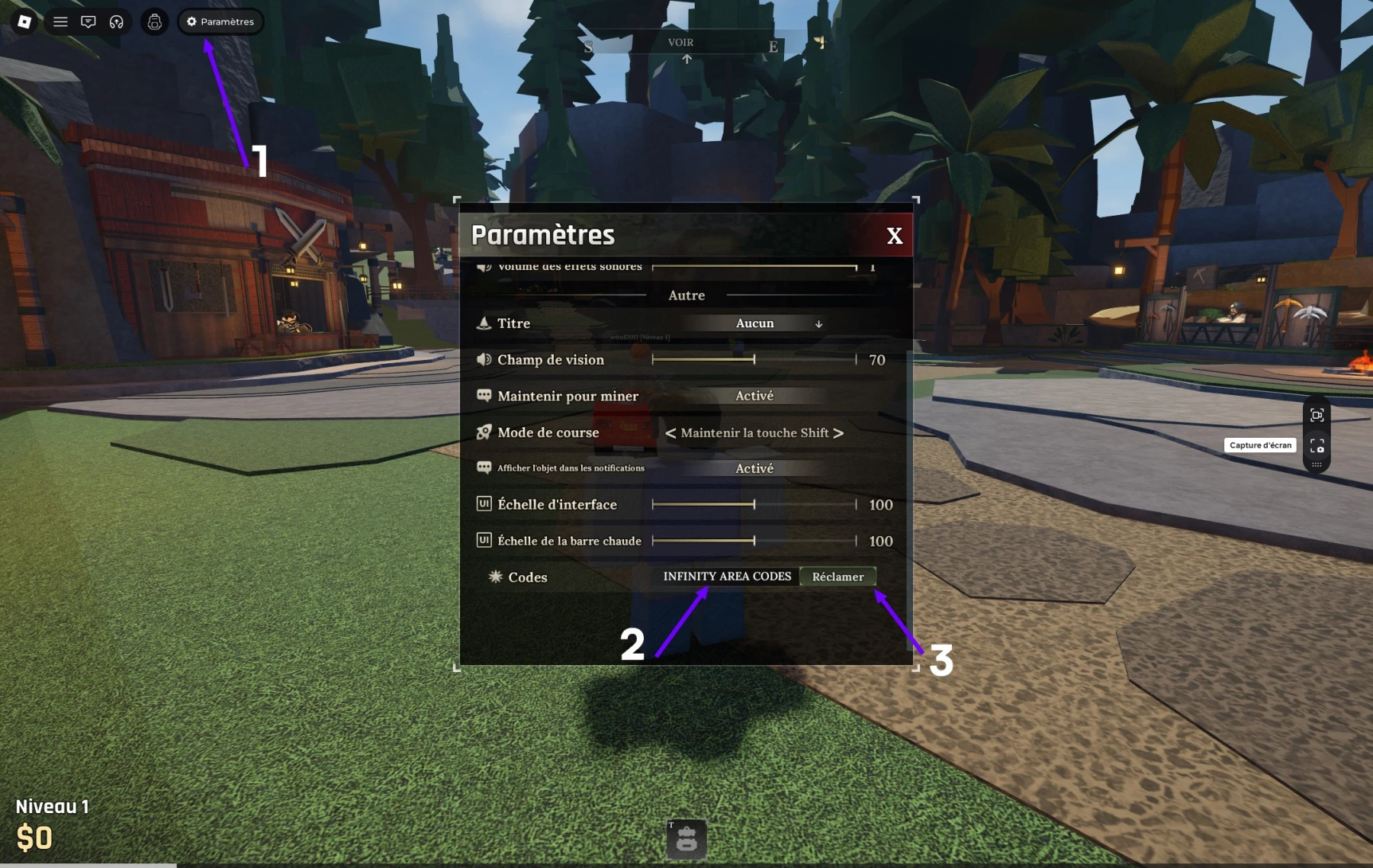This screenshot has height=868, width=1373.
Task: Open the Paramètres menu
Action: [220, 21]
